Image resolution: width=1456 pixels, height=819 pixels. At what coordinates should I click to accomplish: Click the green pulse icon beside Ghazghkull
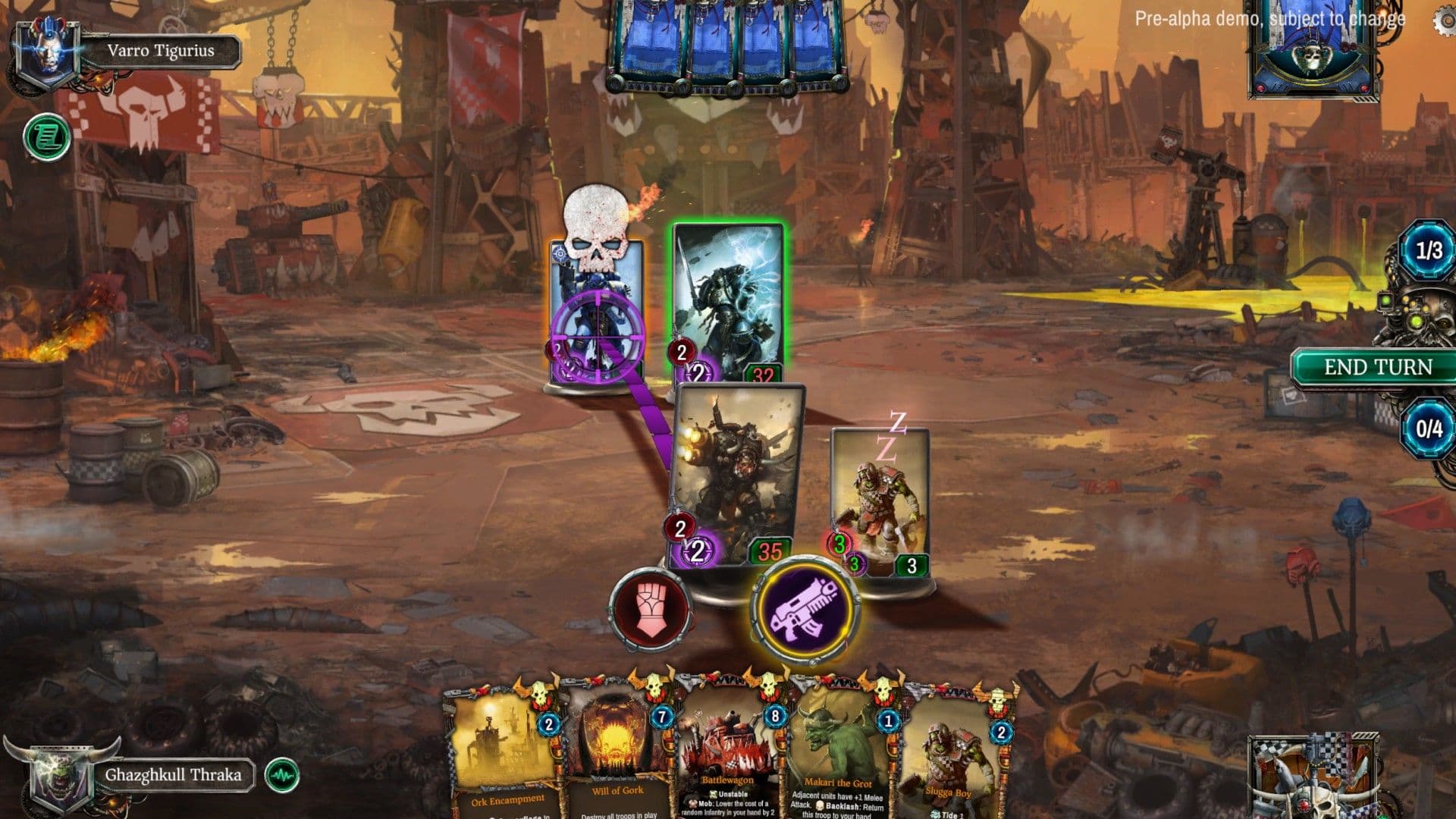pos(282,775)
